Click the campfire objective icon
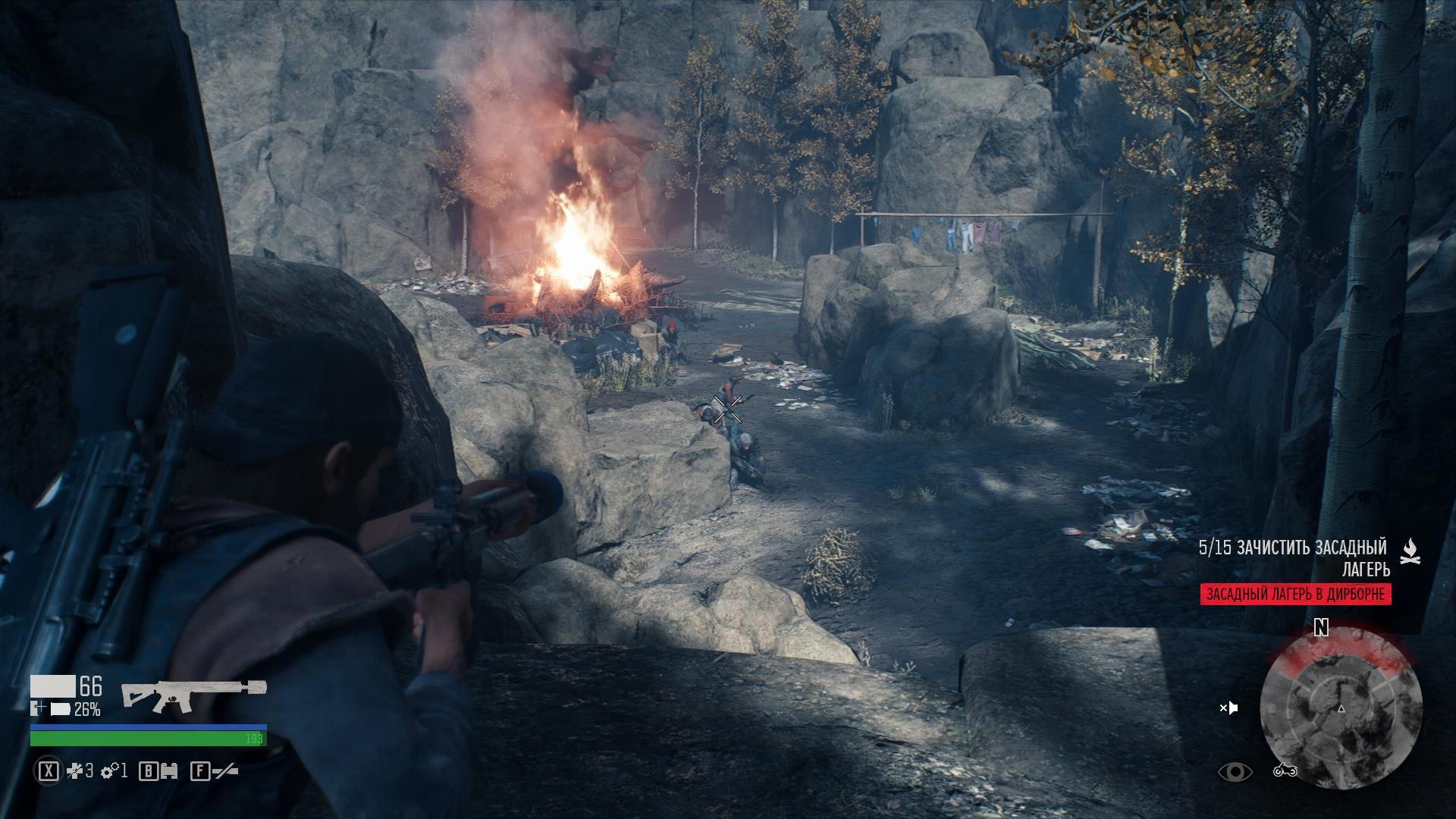The width and height of the screenshot is (1456, 819). [x=1410, y=552]
